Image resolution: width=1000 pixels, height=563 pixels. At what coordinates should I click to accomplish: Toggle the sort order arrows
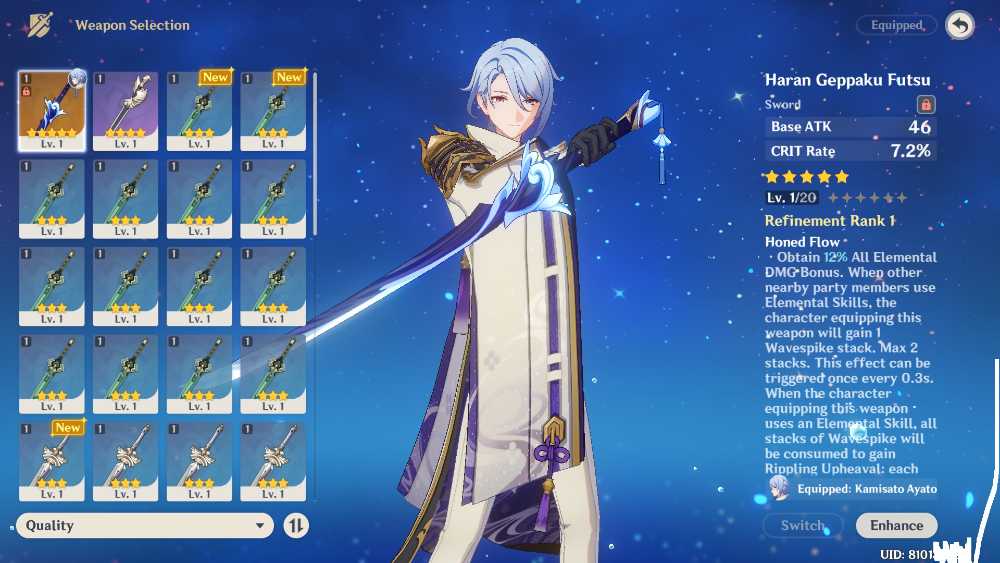pyautogui.click(x=297, y=525)
